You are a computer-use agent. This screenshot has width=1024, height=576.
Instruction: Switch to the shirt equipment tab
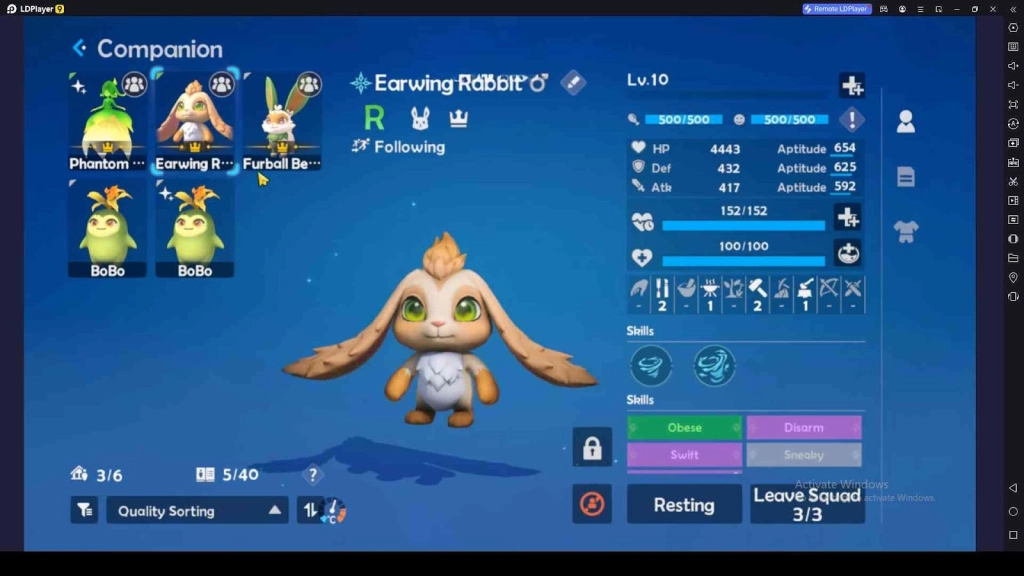pos(906,231)
